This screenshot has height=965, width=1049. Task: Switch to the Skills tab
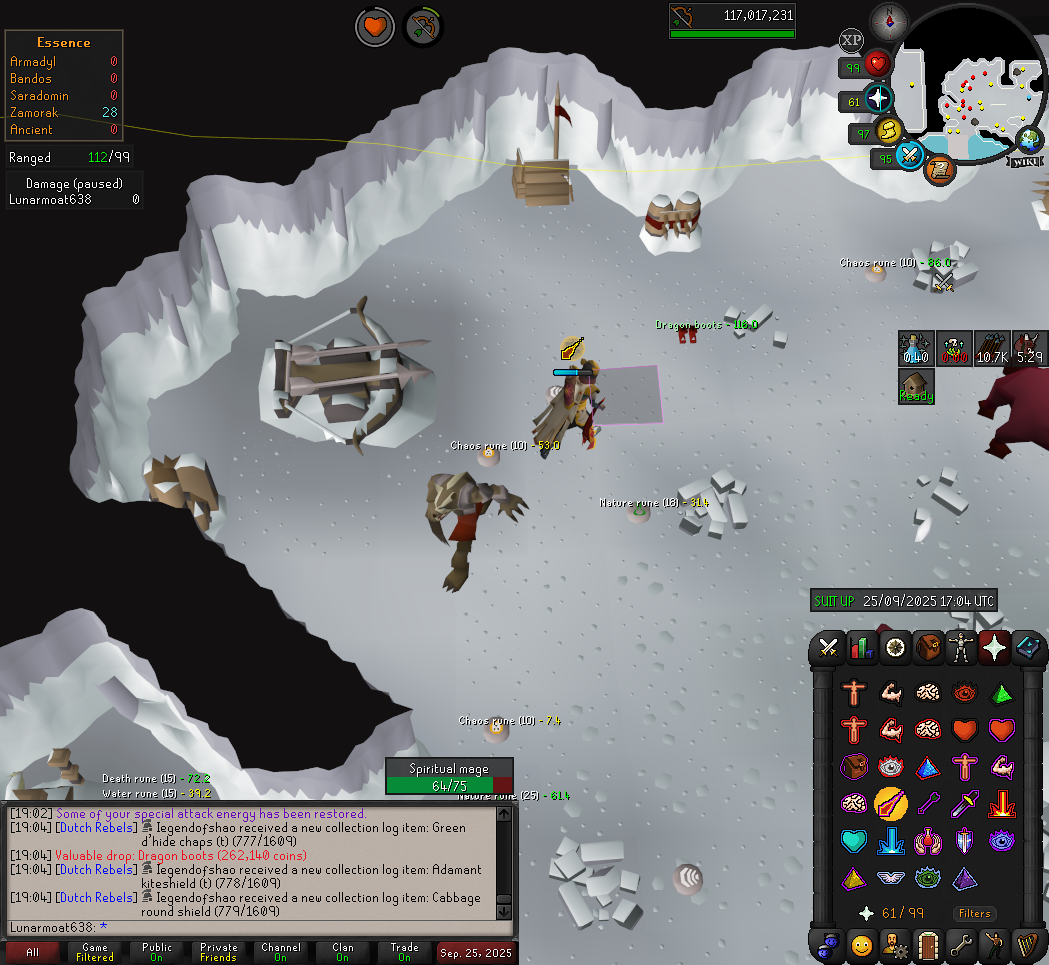pos(861,648)
